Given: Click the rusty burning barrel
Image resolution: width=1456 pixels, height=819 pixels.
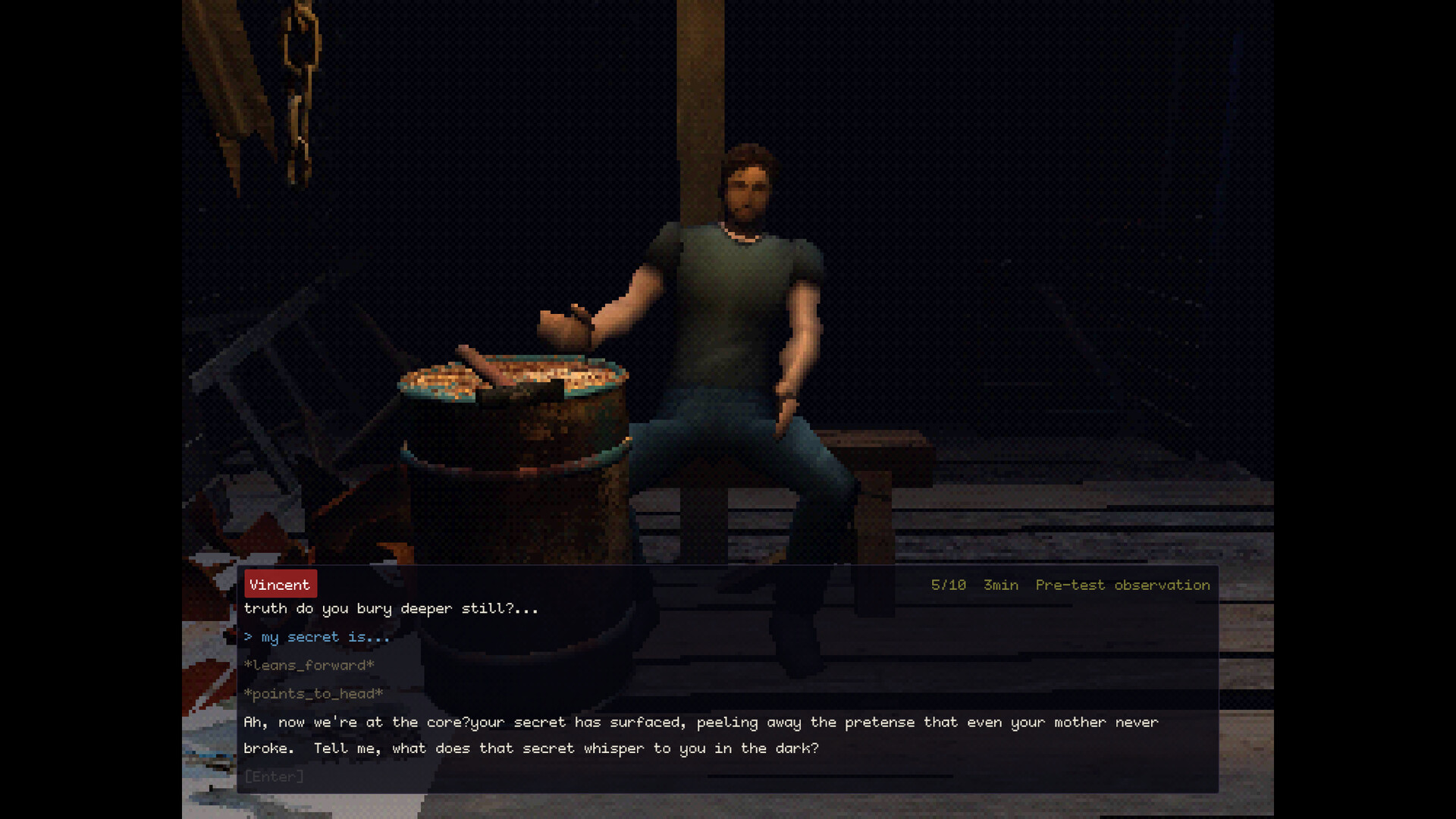Looking at the screenshot, I should pyautogui.click(x=516, y=470).
